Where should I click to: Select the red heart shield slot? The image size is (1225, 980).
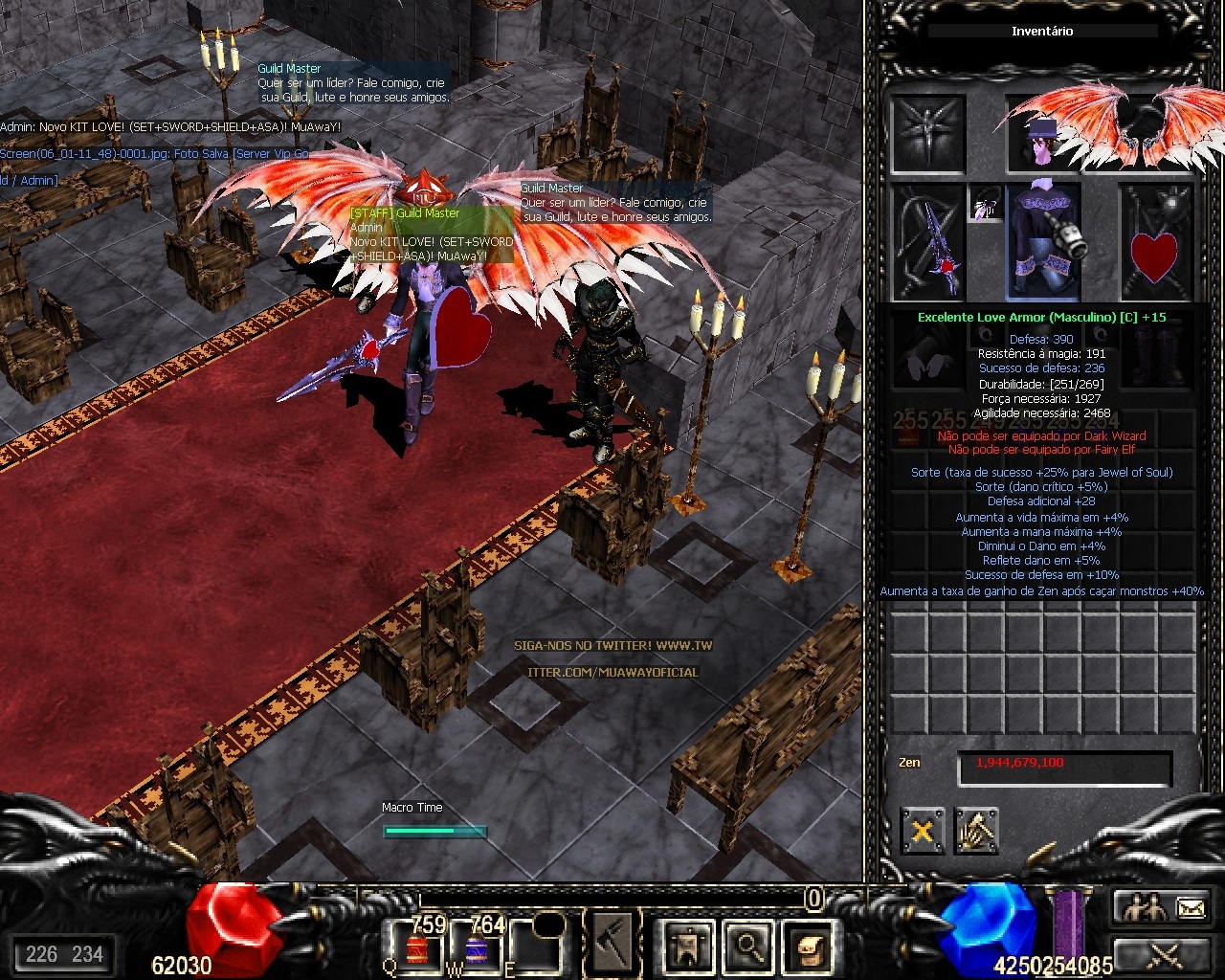(1155, 243)
